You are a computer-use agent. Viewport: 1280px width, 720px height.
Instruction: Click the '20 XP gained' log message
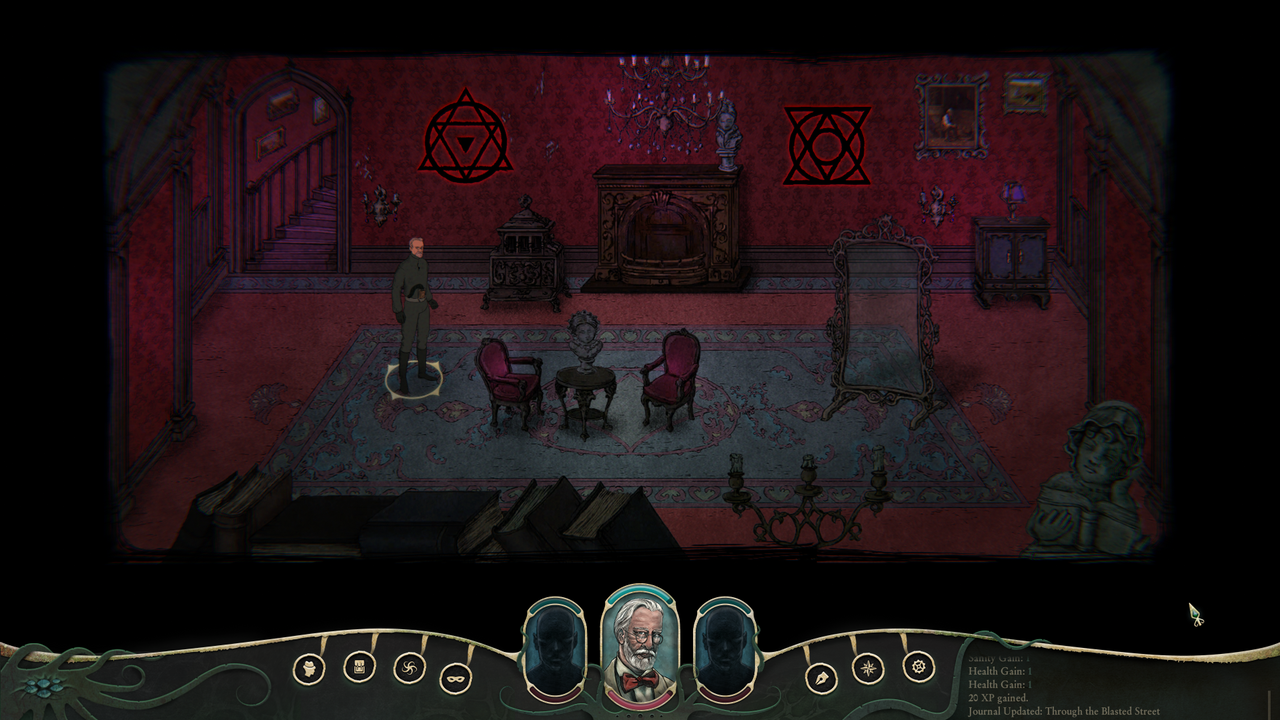click(1000, 698)
